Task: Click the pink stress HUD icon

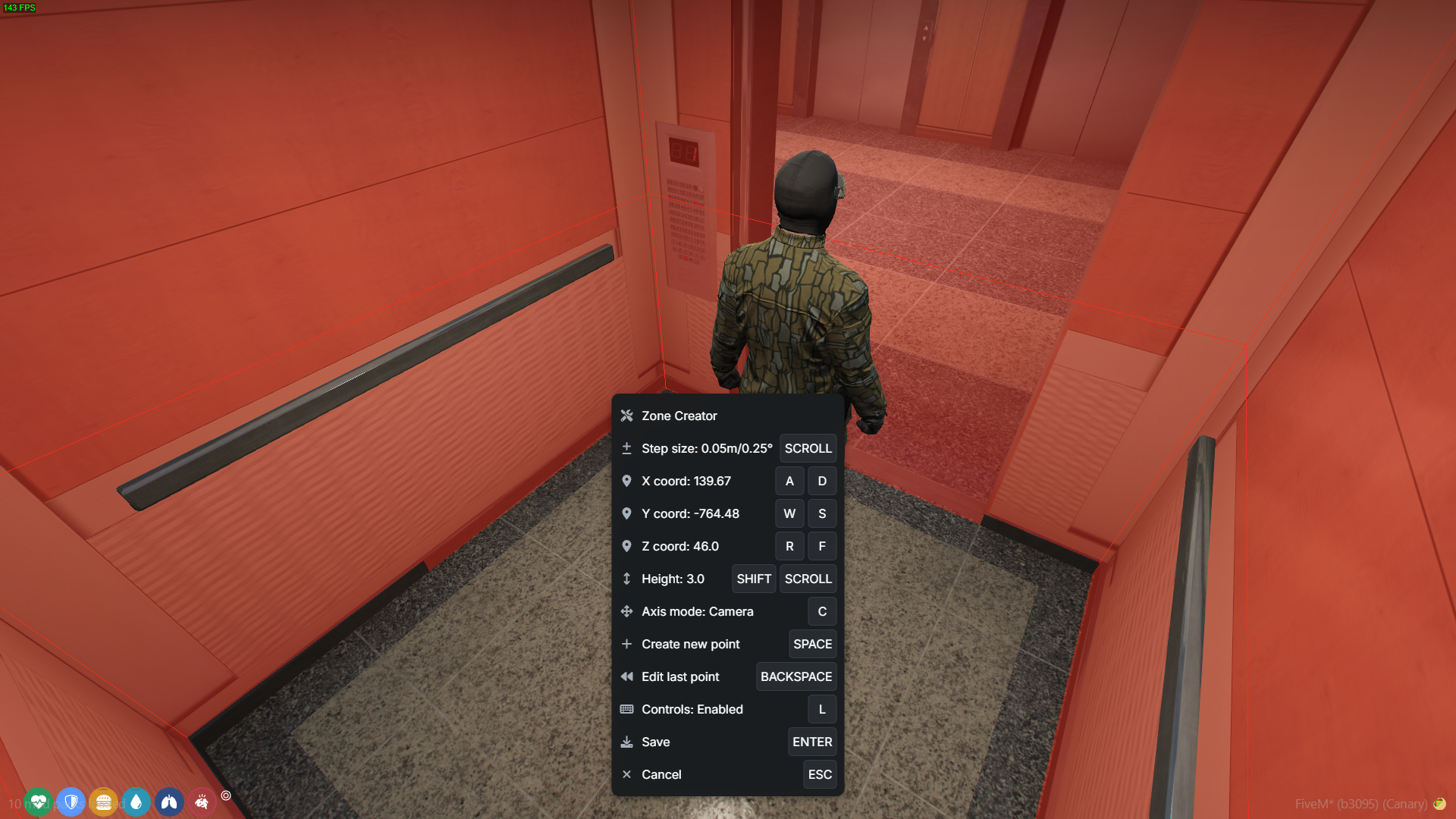Action: point(202,802)
